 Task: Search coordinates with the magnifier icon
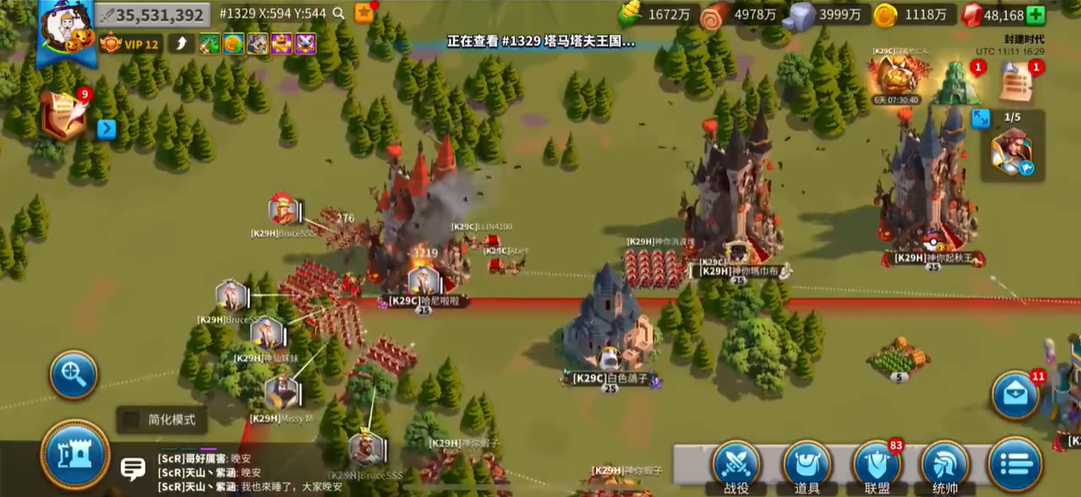(x=339, y=14)
